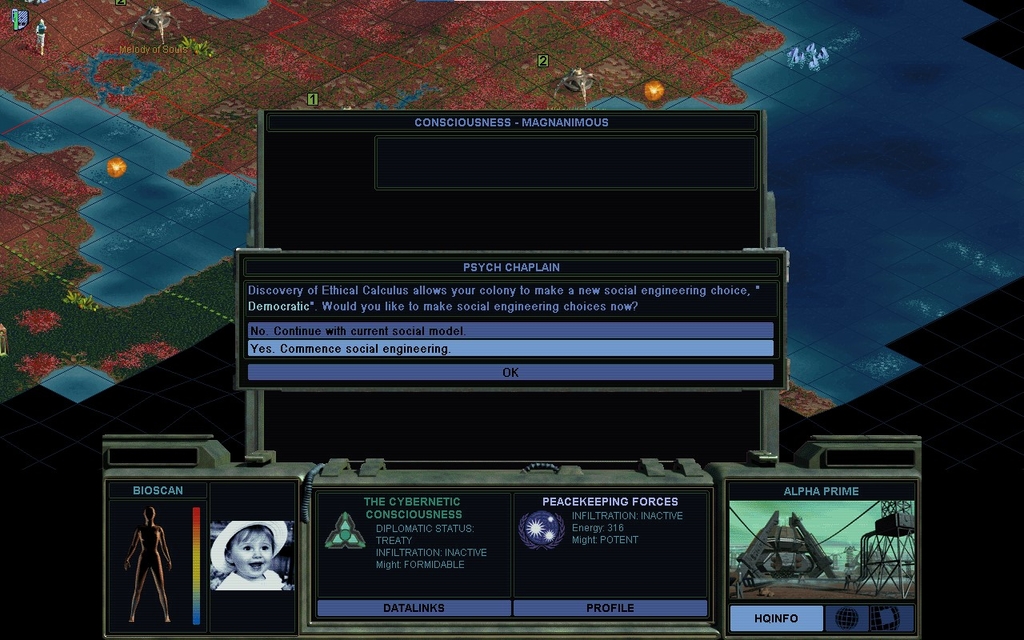Open HQINFO for Alpha Prime

[776, 618]
